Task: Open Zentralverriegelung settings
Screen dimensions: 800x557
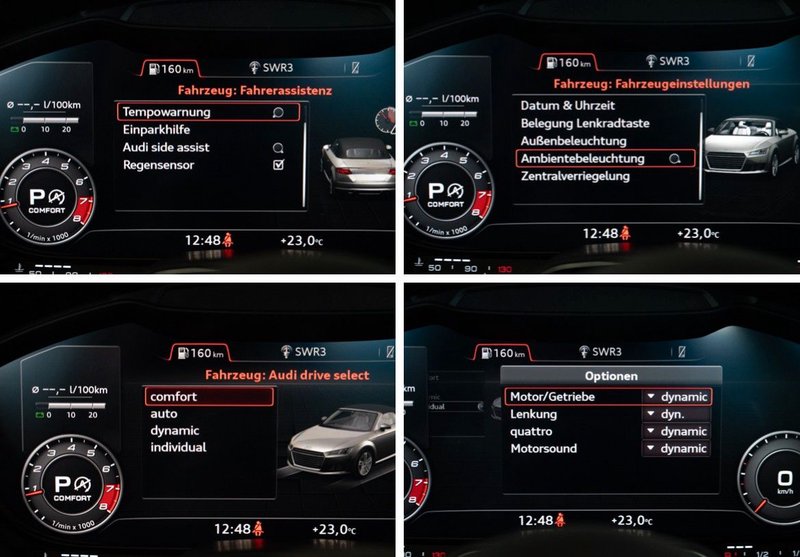Action: (575, 176)
